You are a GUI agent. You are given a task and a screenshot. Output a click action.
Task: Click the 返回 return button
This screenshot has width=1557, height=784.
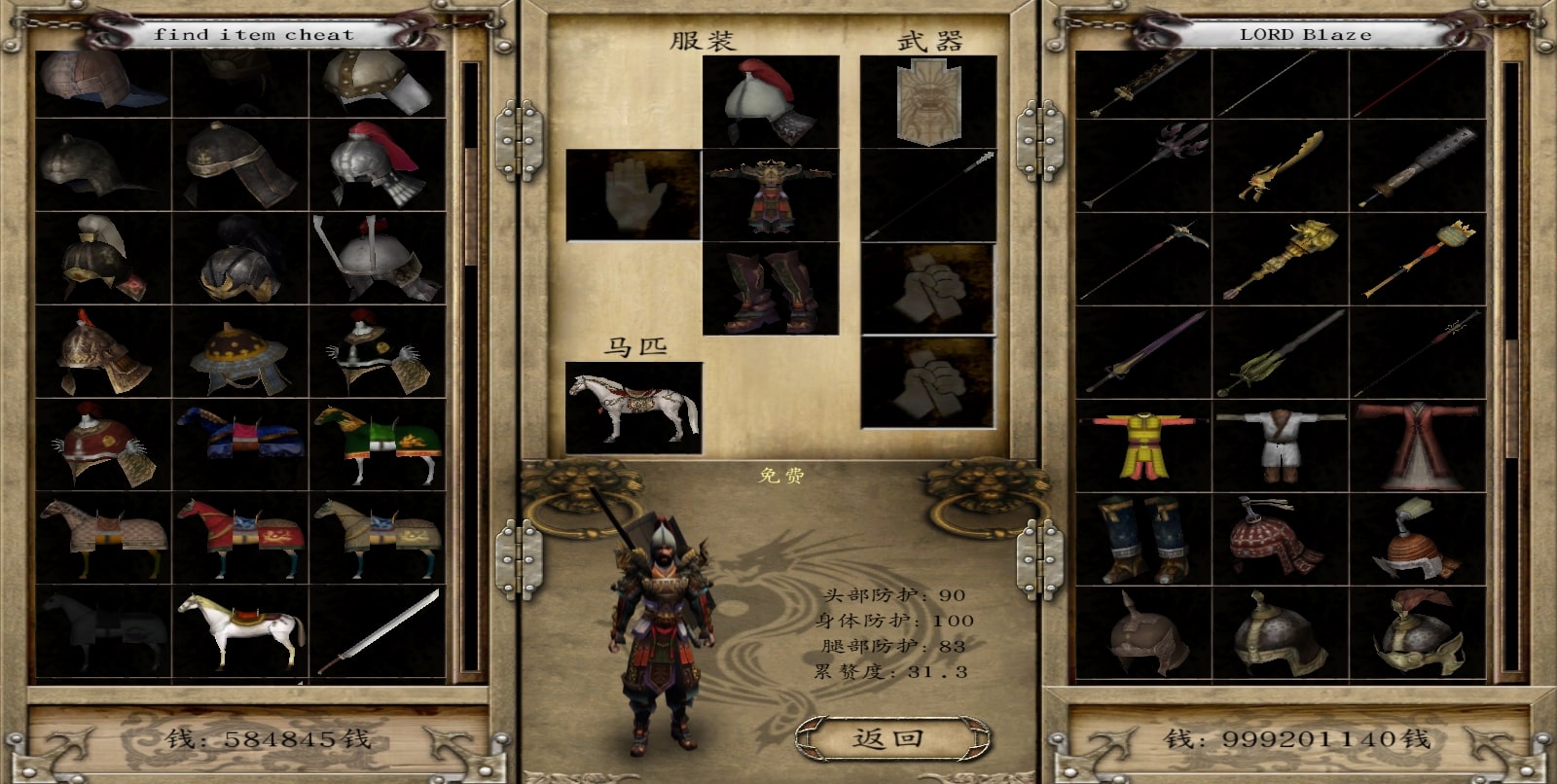887,738
